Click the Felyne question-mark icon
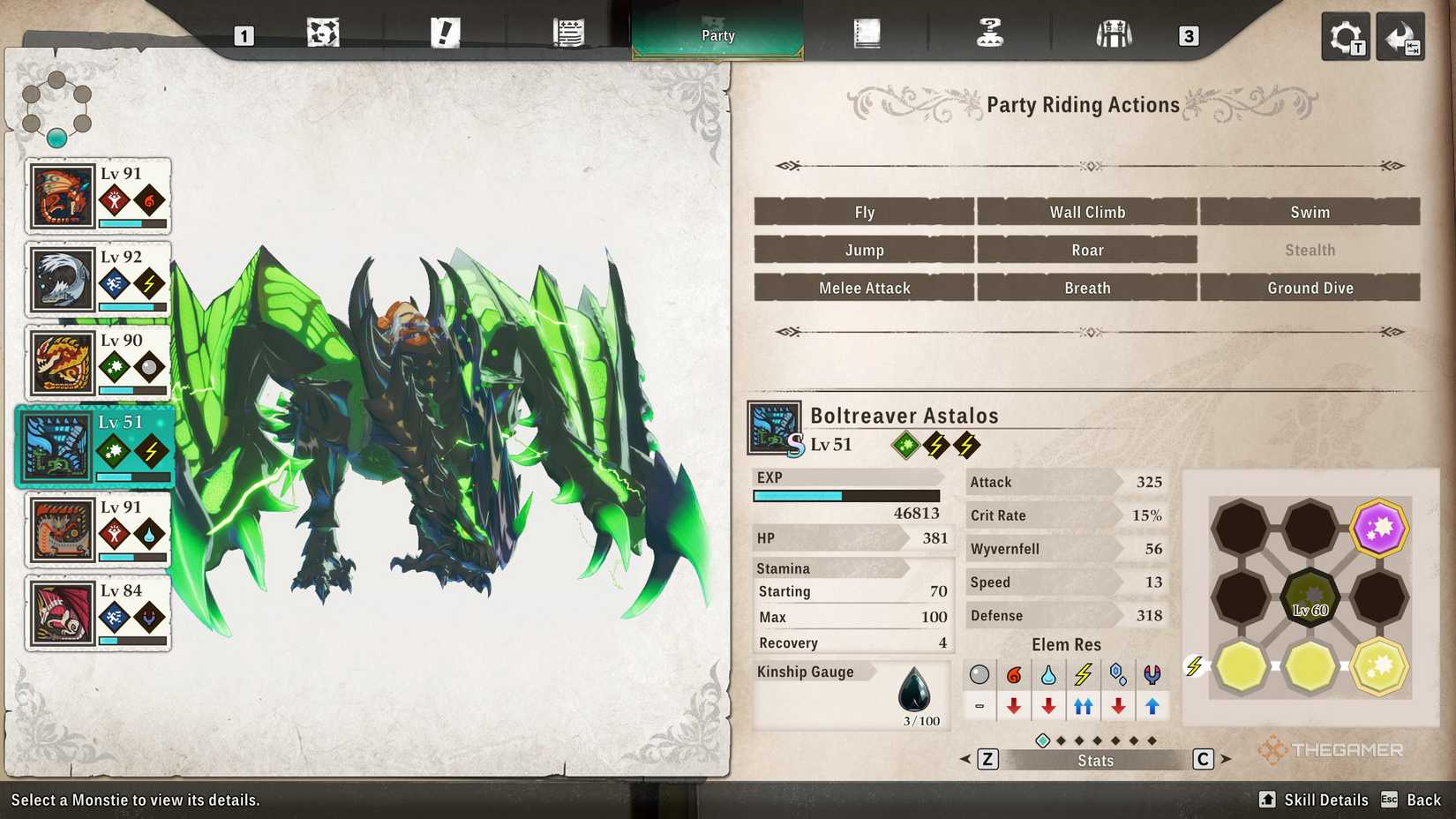Screen dimensions: 1456x819 coord(990,34)
